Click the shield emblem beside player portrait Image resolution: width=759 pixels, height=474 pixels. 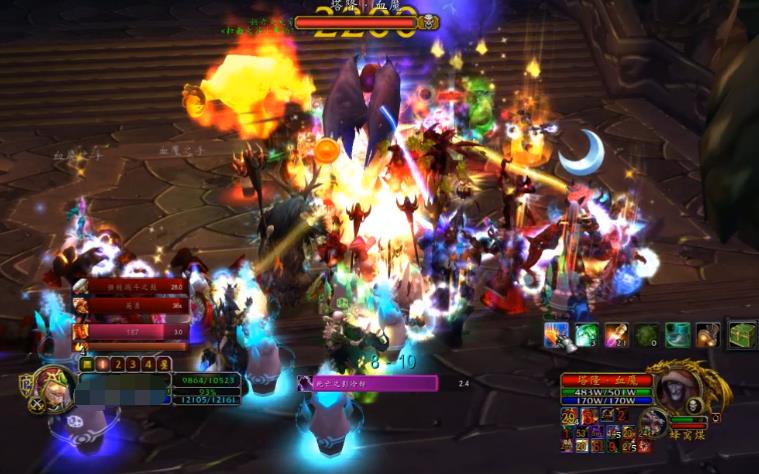click(25, 384)
